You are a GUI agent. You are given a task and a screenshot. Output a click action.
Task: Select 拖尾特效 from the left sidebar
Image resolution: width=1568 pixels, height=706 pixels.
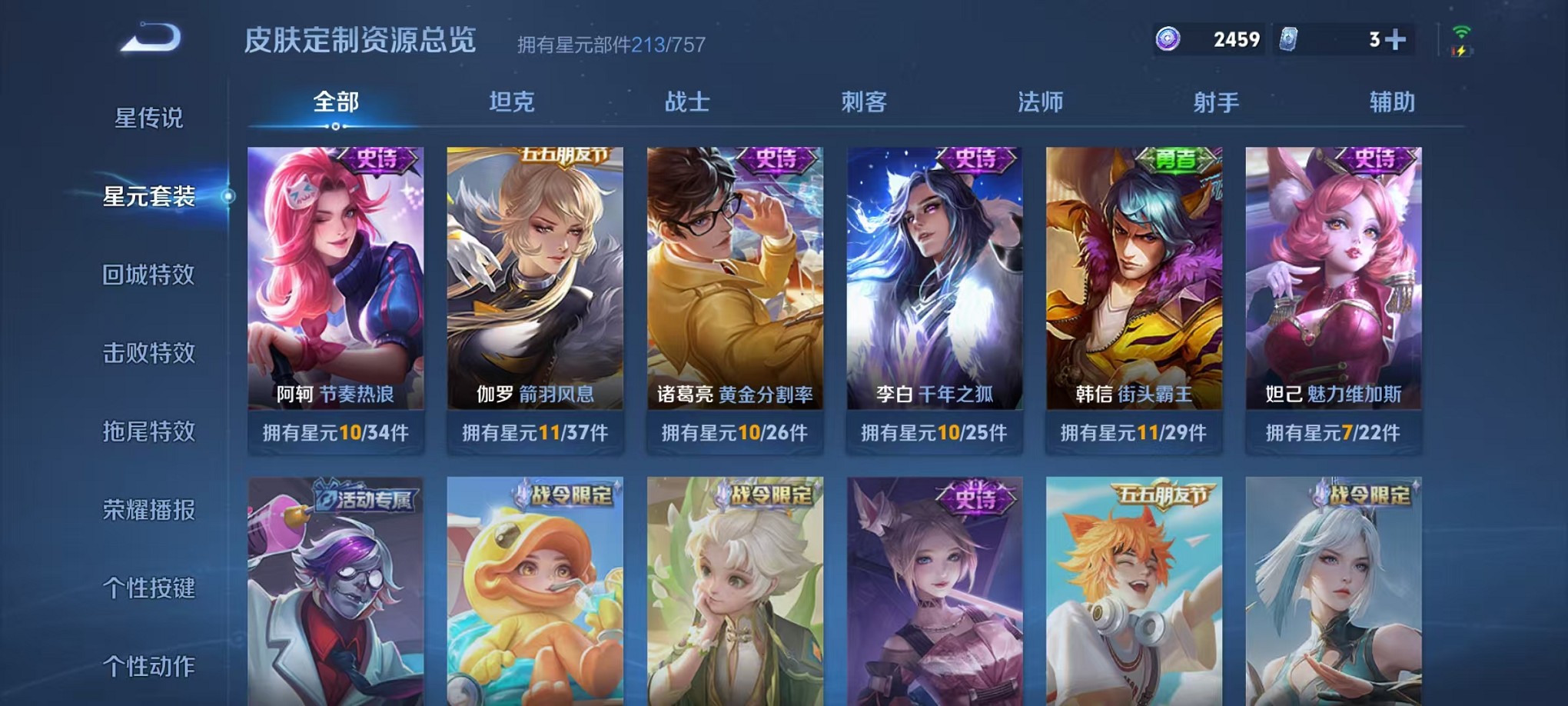click(x=148, y=431)
